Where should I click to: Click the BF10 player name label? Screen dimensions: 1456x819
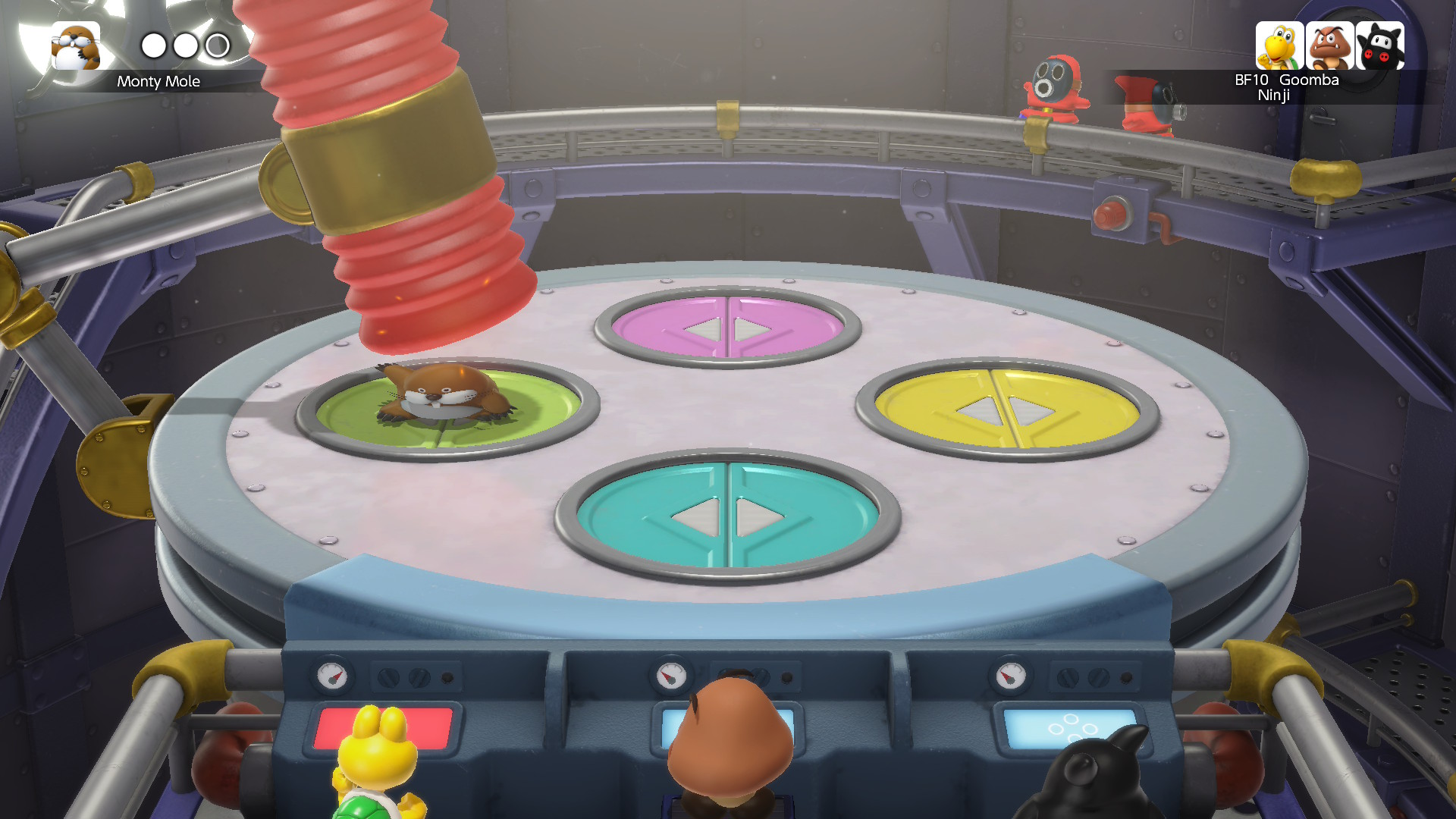point(1253,79)
